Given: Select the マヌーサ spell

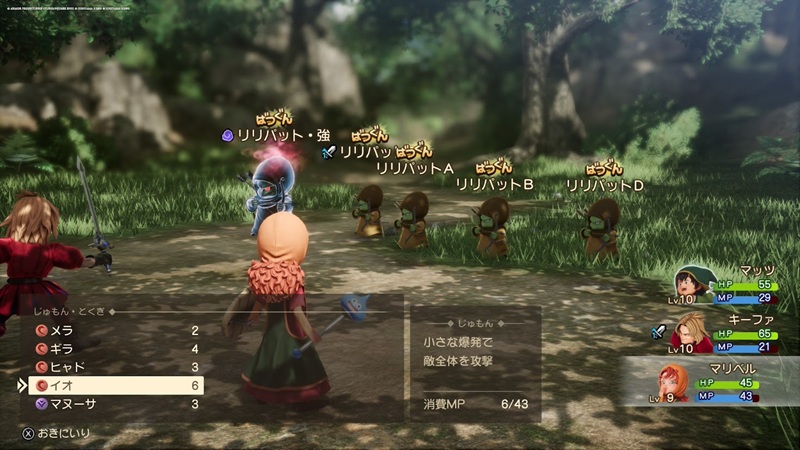Looking at the screenshot, I should (x=110, y=404).
